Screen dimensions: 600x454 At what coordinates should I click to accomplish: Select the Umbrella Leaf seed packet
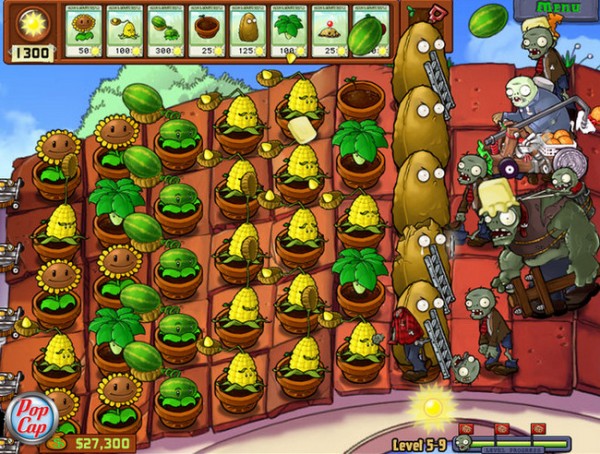(x=290, y=30)
